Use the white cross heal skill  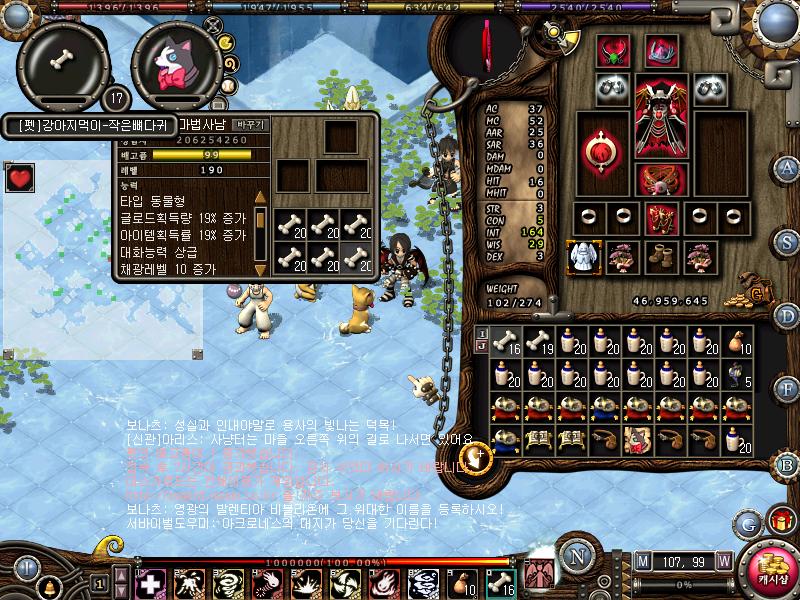click(150, 582)
